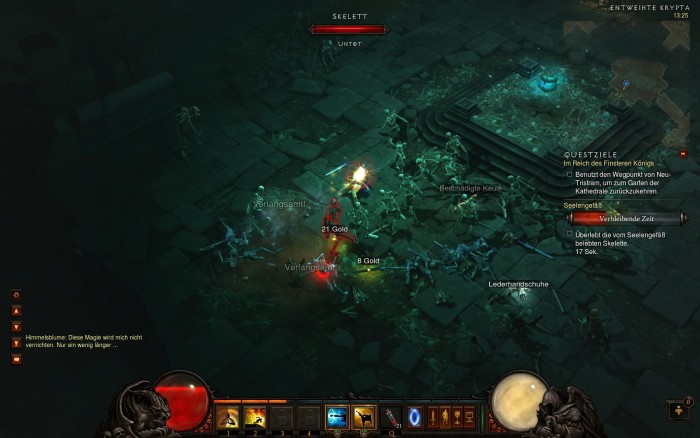Open the game menu computer icon
The image size is (700, 438).
click(468, 416)
